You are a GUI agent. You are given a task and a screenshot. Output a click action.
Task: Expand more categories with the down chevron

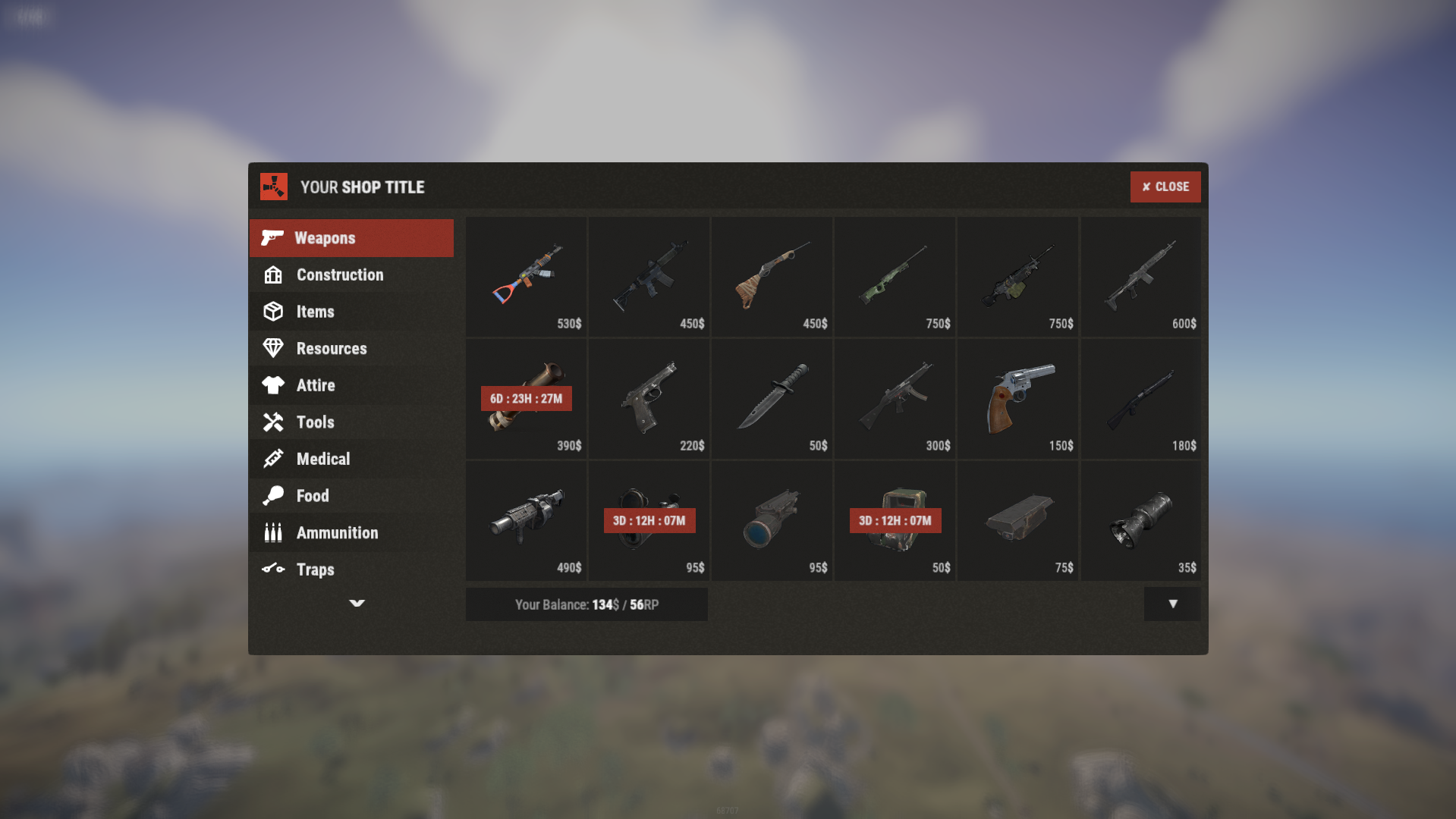coord(357,604)
